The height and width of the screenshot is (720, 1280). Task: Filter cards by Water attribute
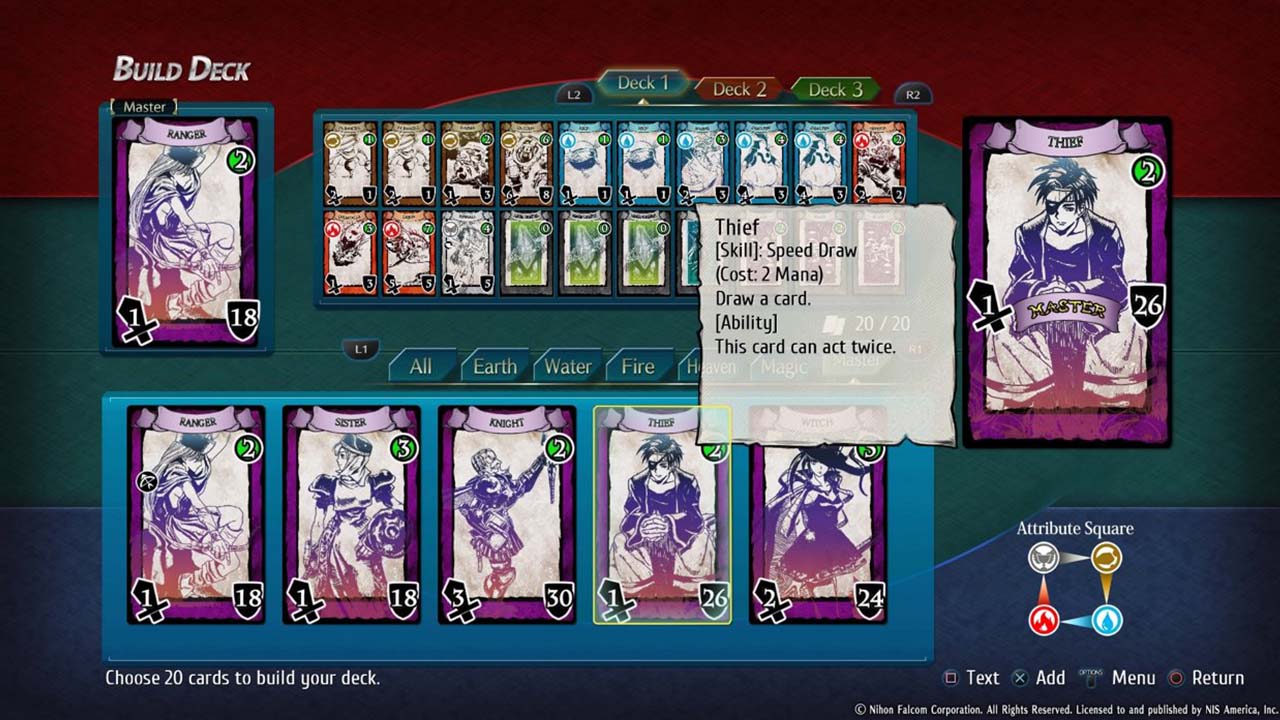tap(567, 367)
